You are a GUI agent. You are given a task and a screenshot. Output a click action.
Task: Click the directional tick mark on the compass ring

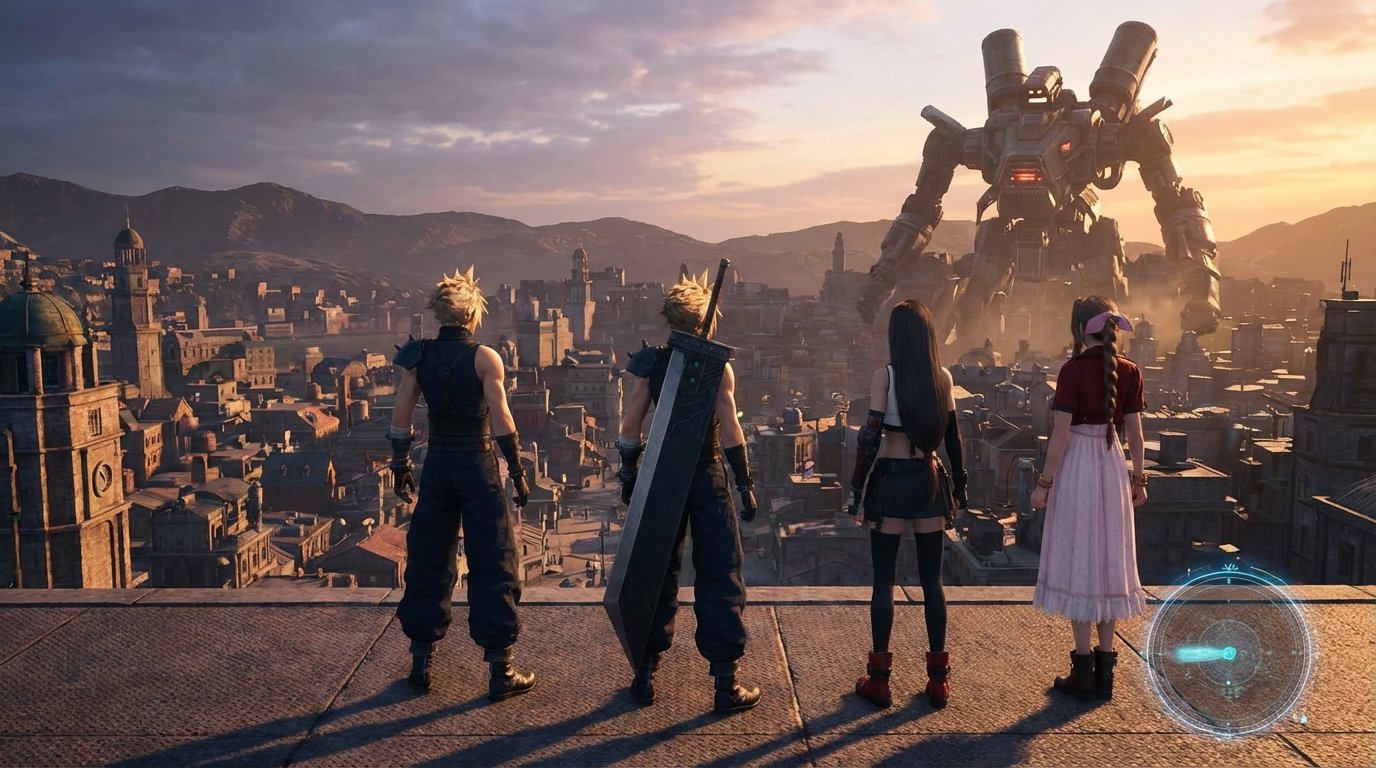[1230, 580]
